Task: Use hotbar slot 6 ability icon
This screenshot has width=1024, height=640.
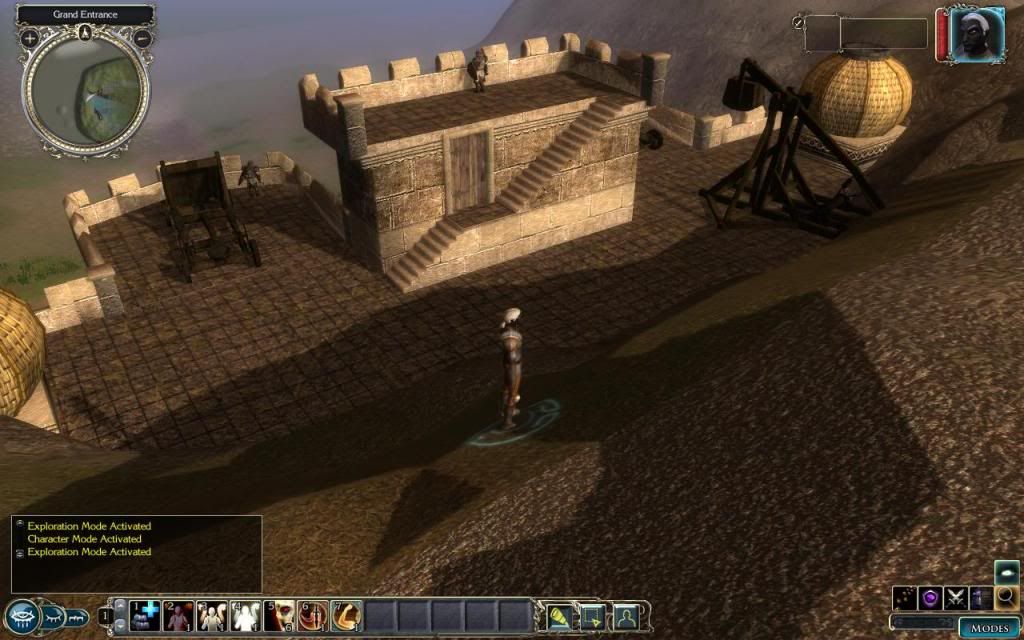Action: 312,616
